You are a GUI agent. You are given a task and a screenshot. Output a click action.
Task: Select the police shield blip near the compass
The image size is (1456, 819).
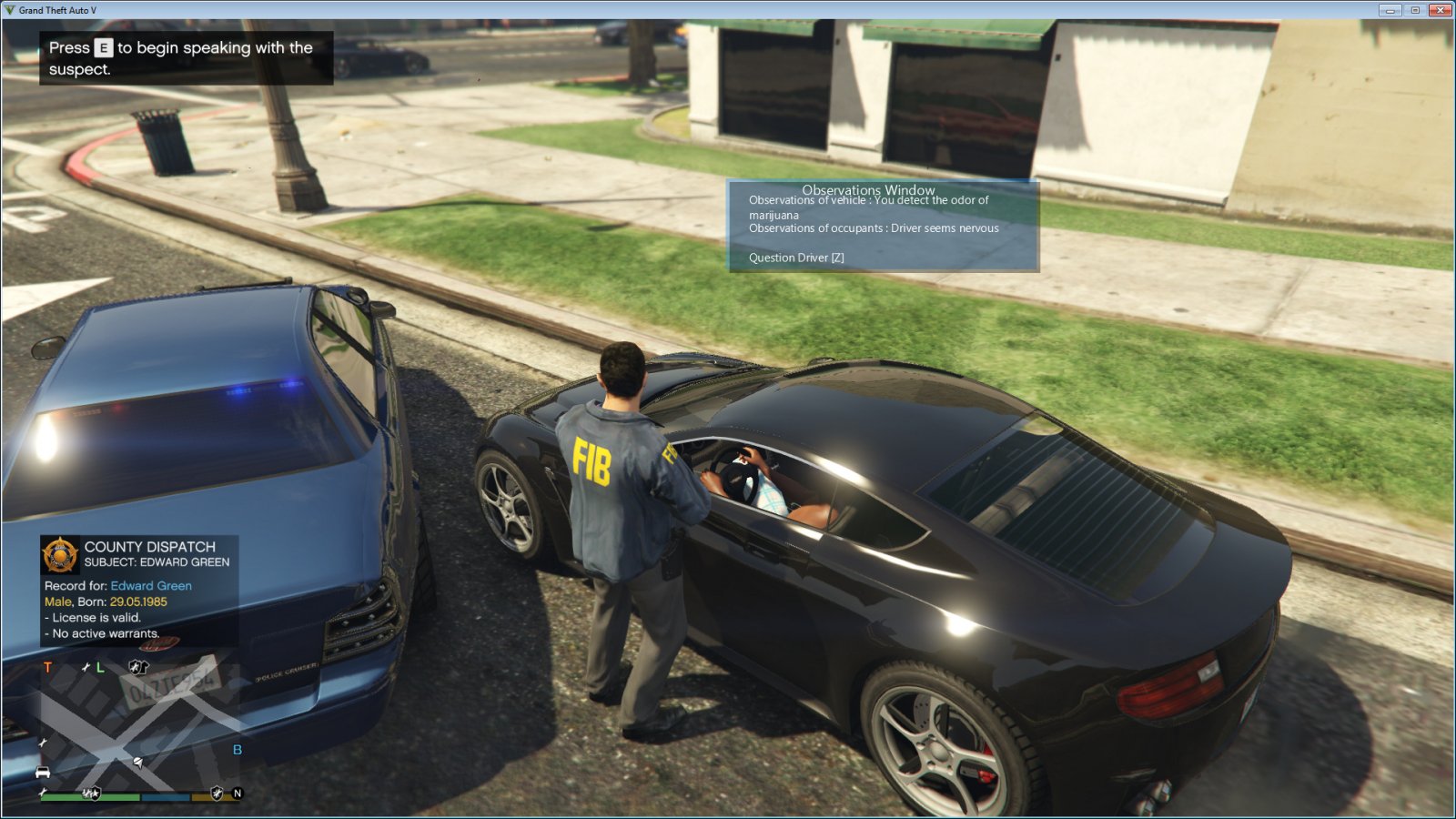(217, 793)
